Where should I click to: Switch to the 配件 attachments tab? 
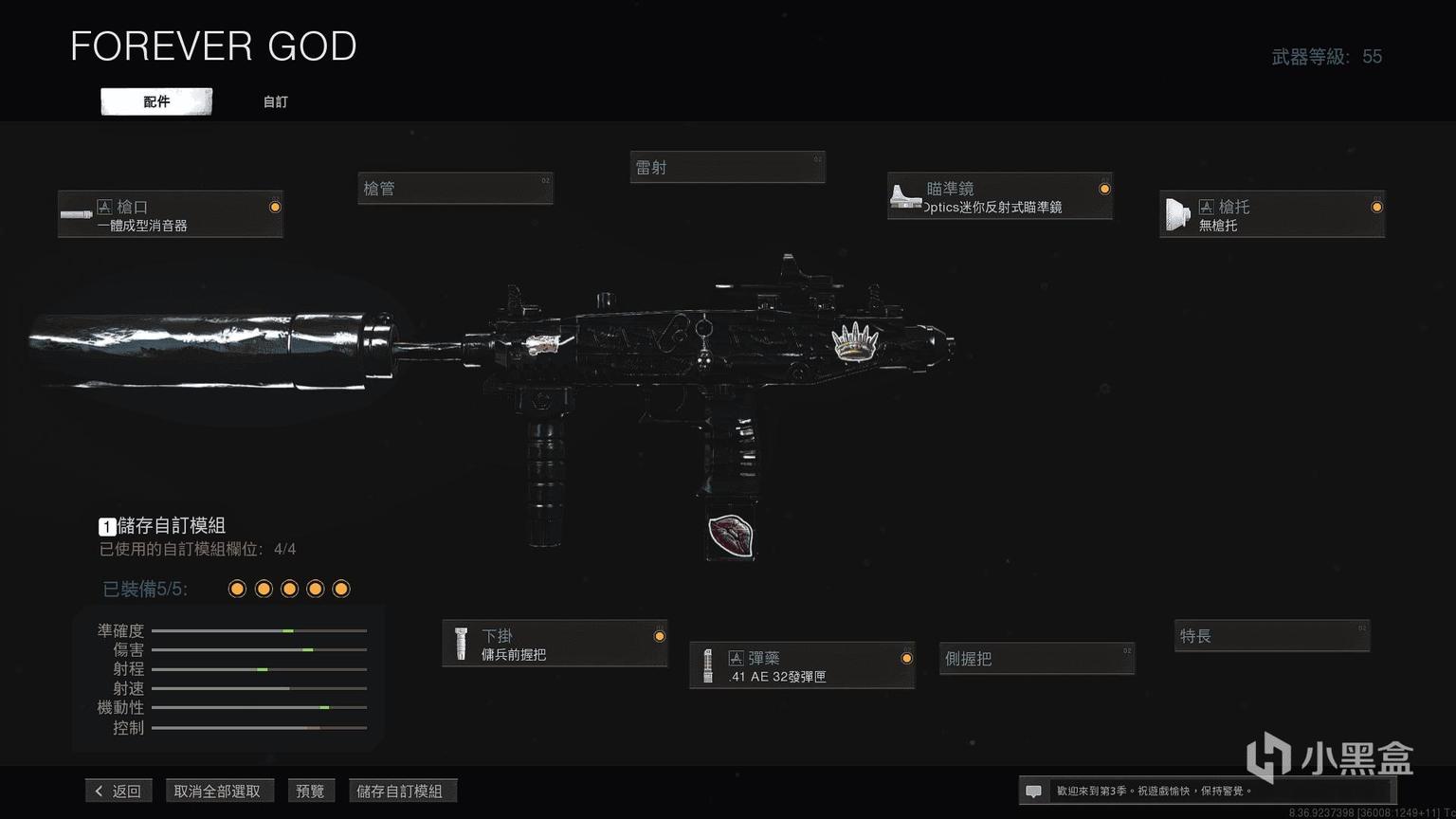click(x=156, y=101)
